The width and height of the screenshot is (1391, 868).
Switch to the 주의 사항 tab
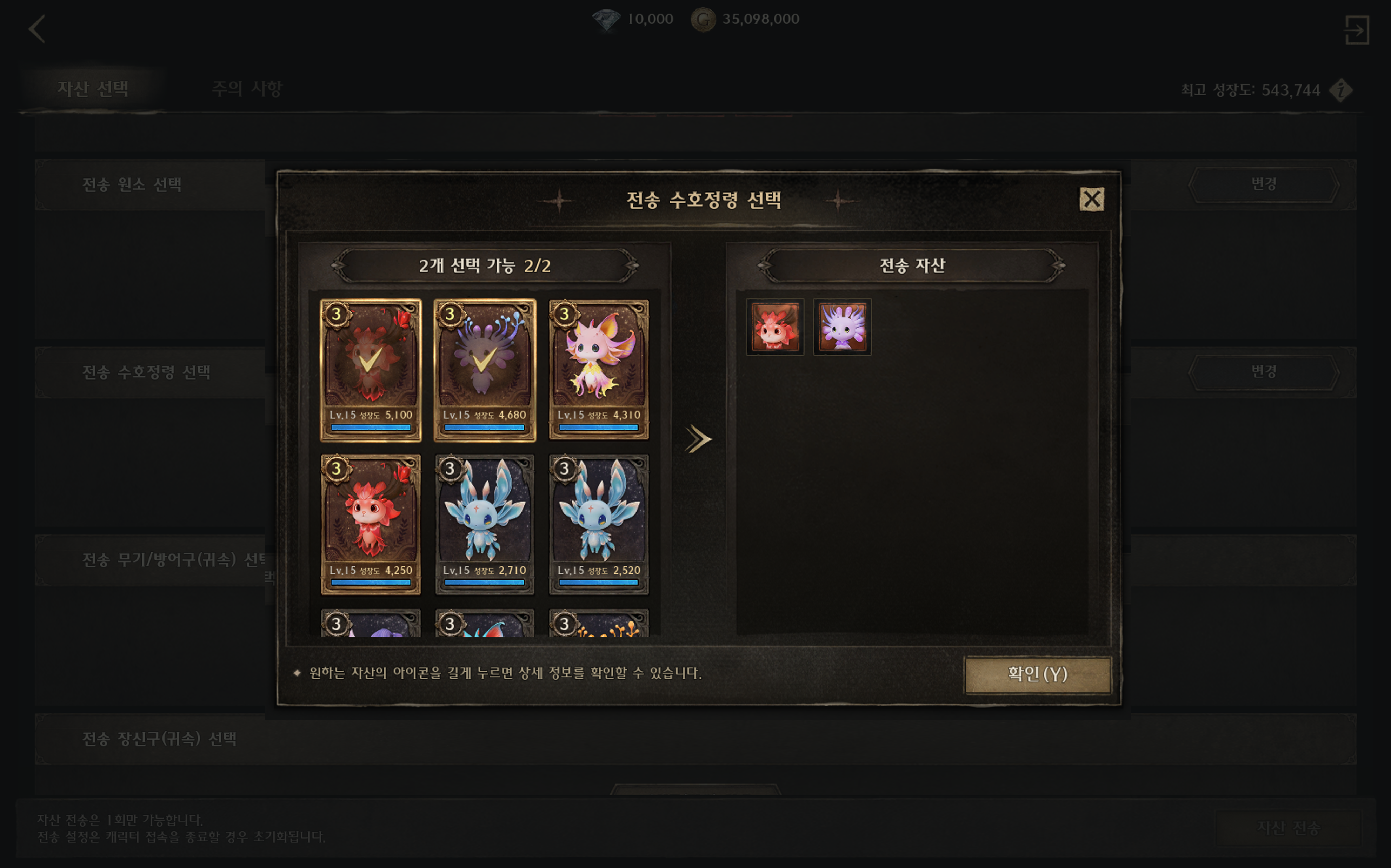[x=247, y=89]
